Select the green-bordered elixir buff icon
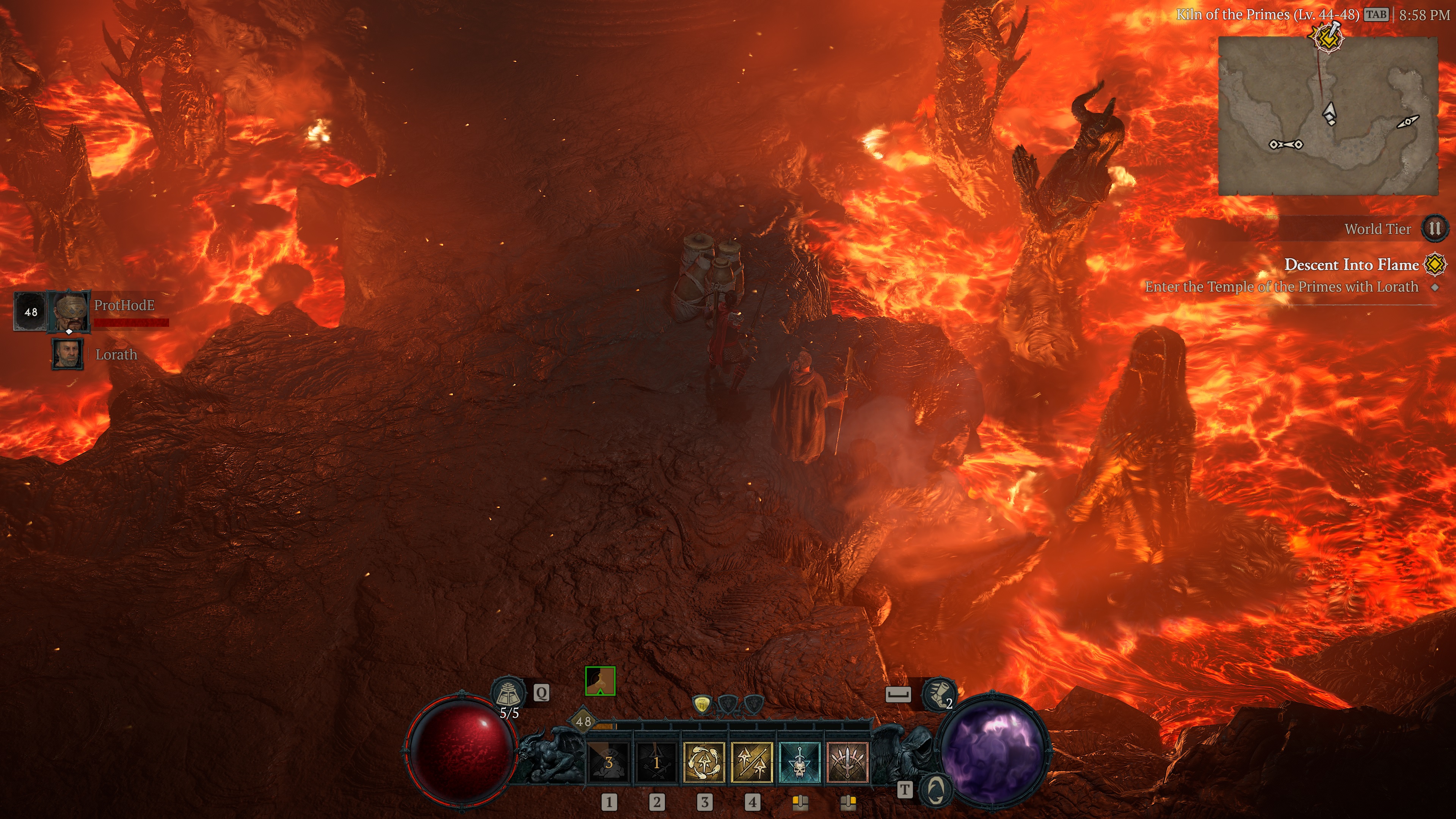This screenshot has height=819, width=1456. [x=600, y=681]
